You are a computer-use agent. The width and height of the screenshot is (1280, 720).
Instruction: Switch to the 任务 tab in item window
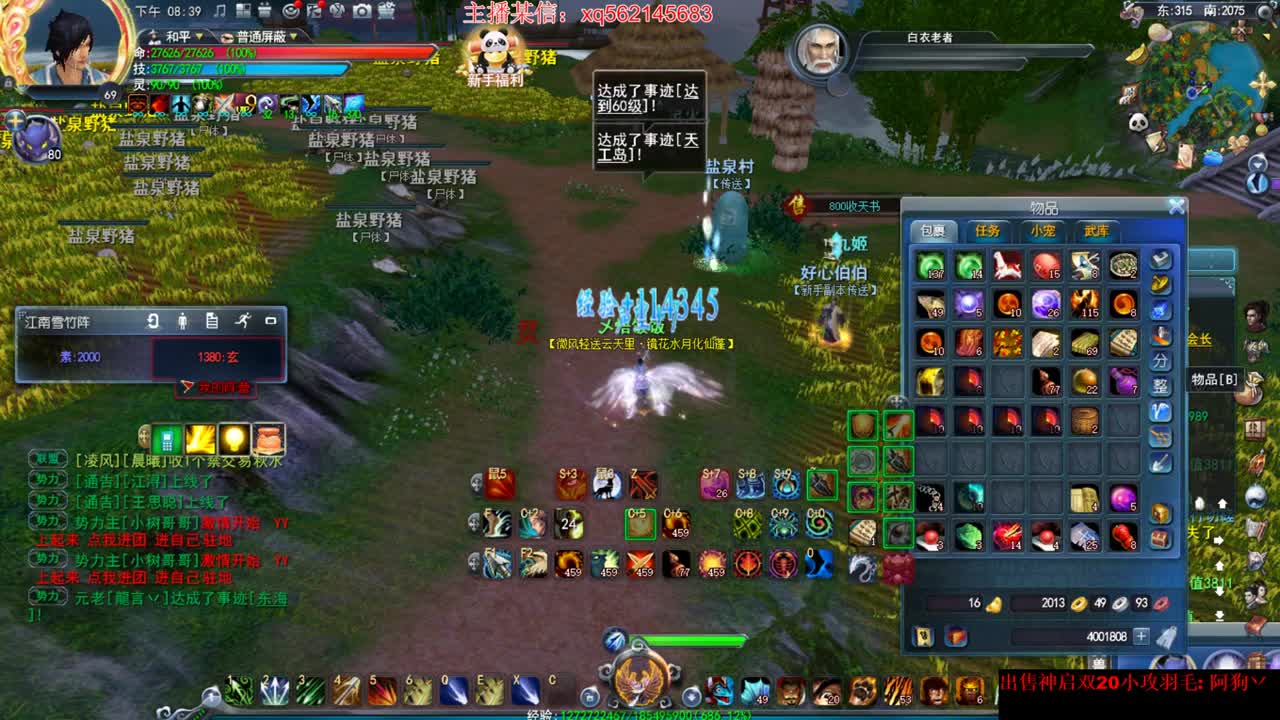pyautogui.click(x=988, y=231)
